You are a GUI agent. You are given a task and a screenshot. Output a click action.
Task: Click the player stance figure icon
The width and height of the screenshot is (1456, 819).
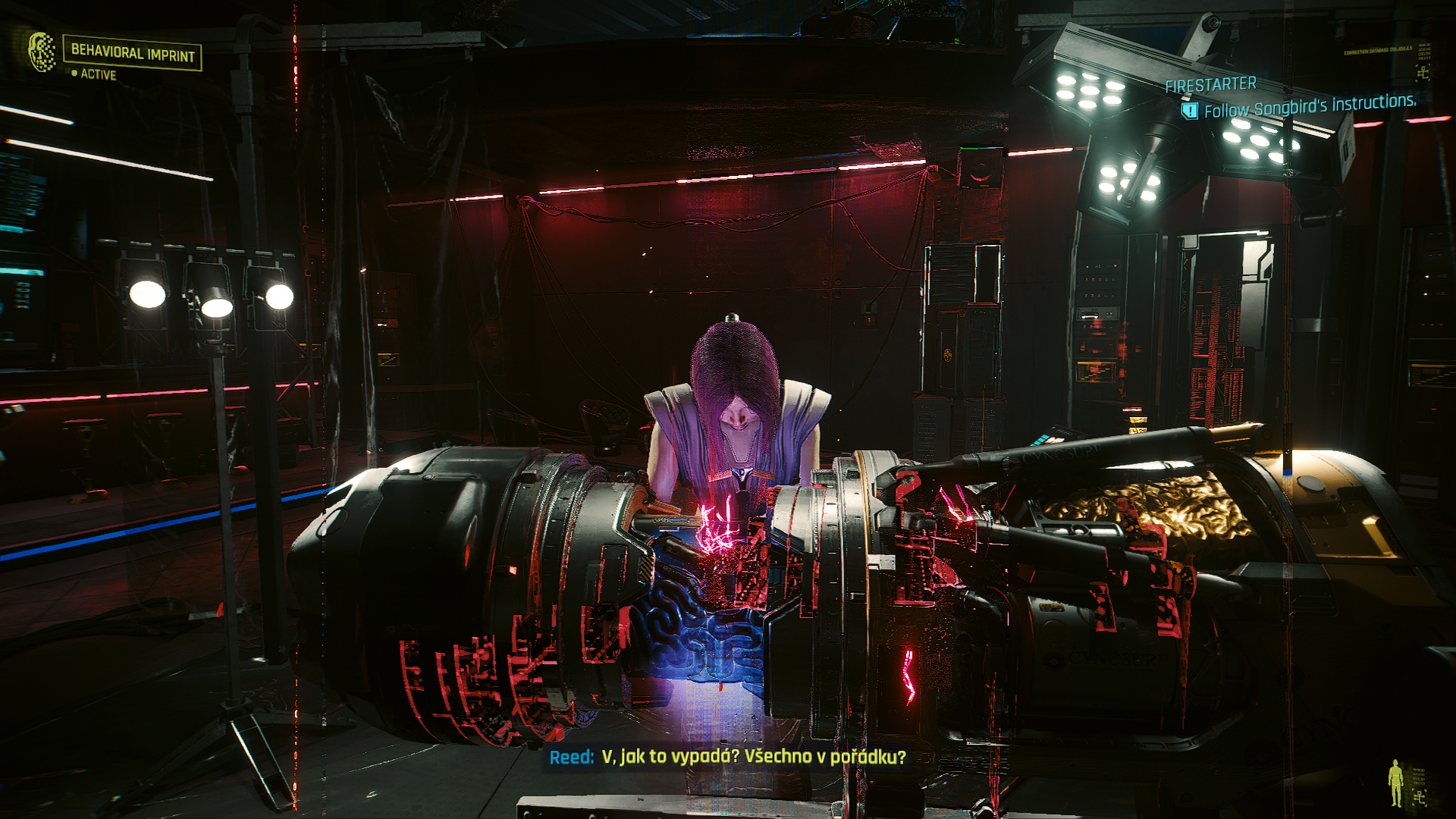point(1395,783)
